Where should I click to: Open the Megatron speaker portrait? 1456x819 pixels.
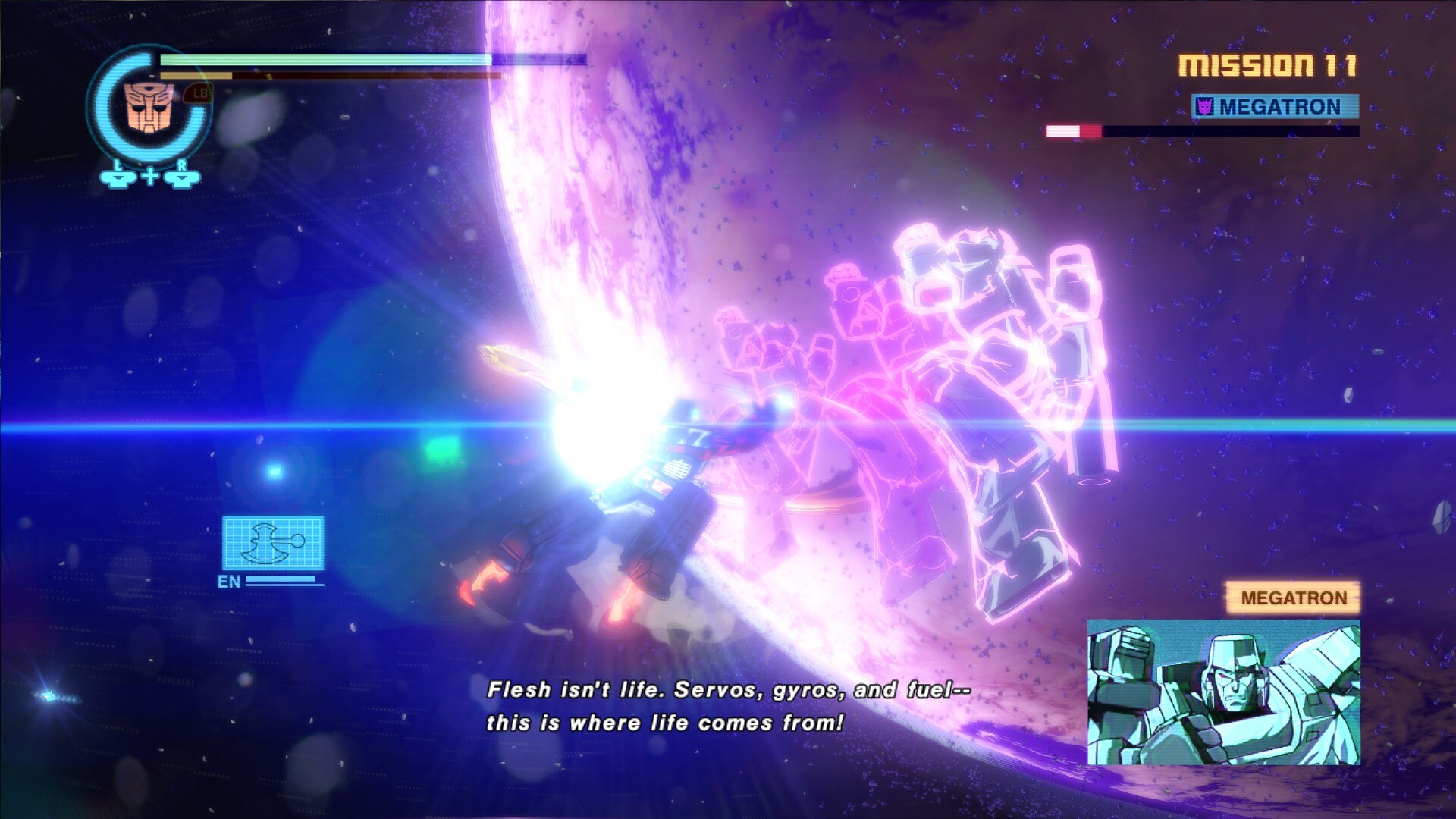tap(1223, 692)
